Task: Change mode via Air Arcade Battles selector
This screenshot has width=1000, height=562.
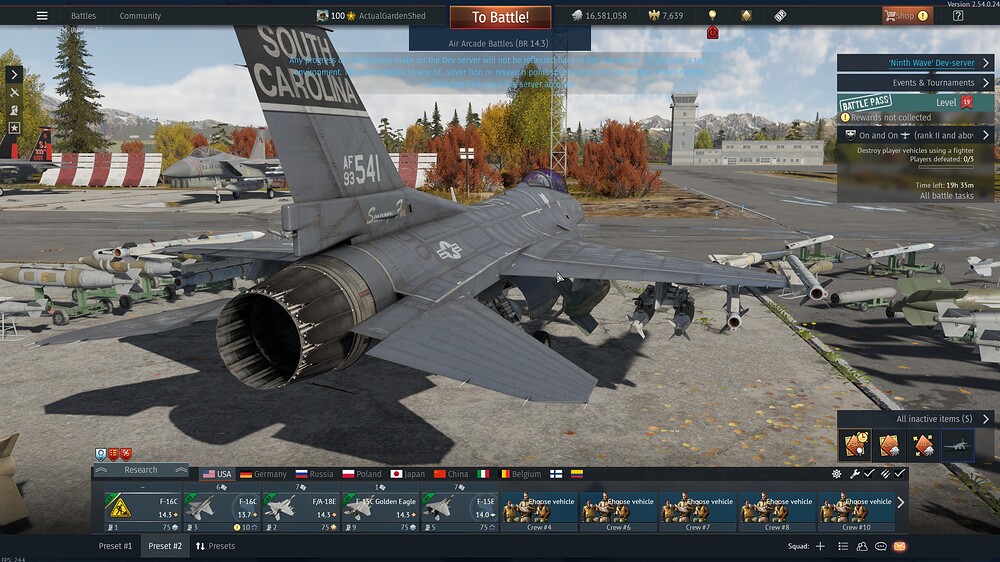Action: (x=500, y=44)
